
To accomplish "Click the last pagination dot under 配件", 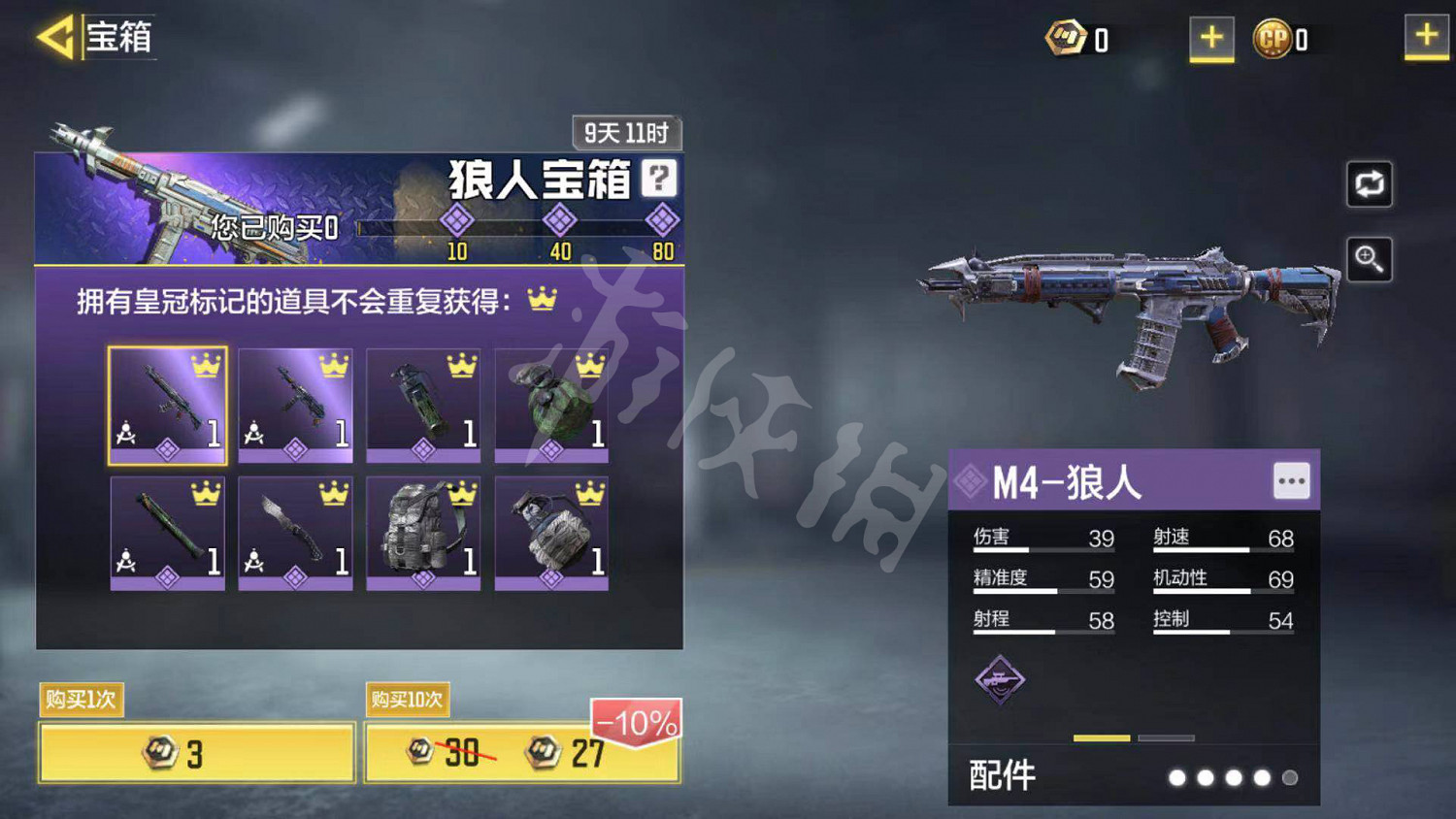I will pyautogui.click(x=1291, y=777).
